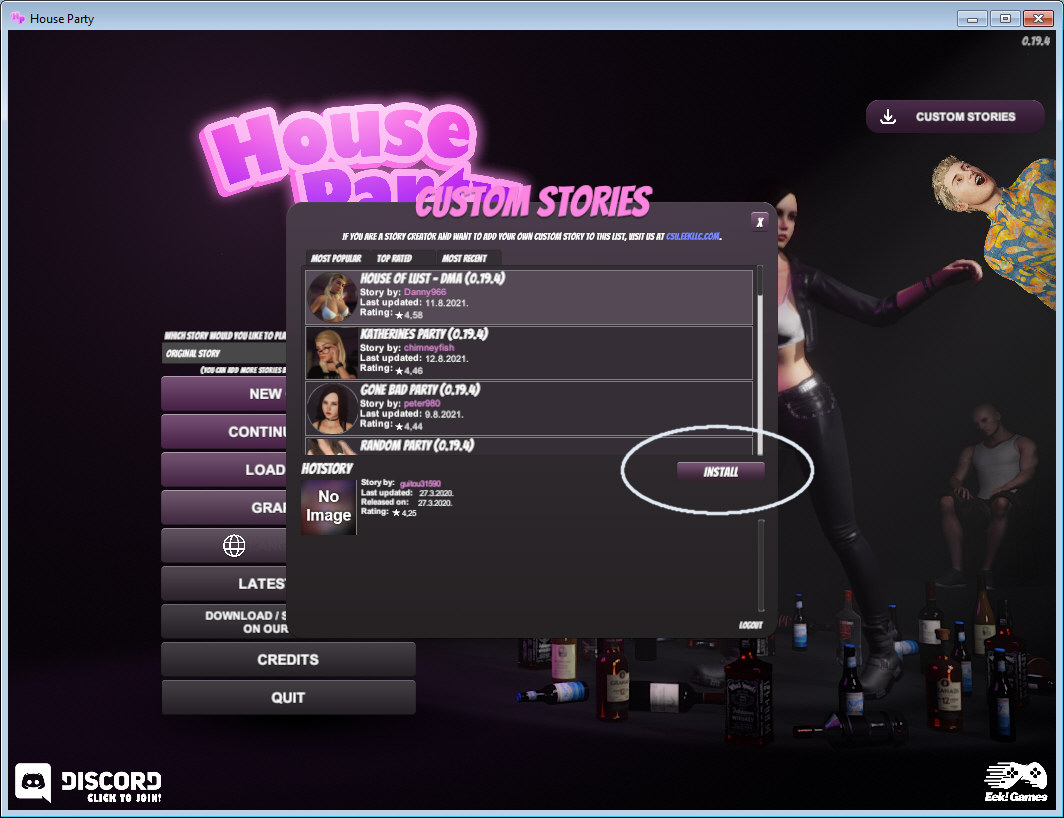Image resolution: width=1064 pixels, height=818 pixels.
Task: Minimize the House Party window
Action: (972, 18)
